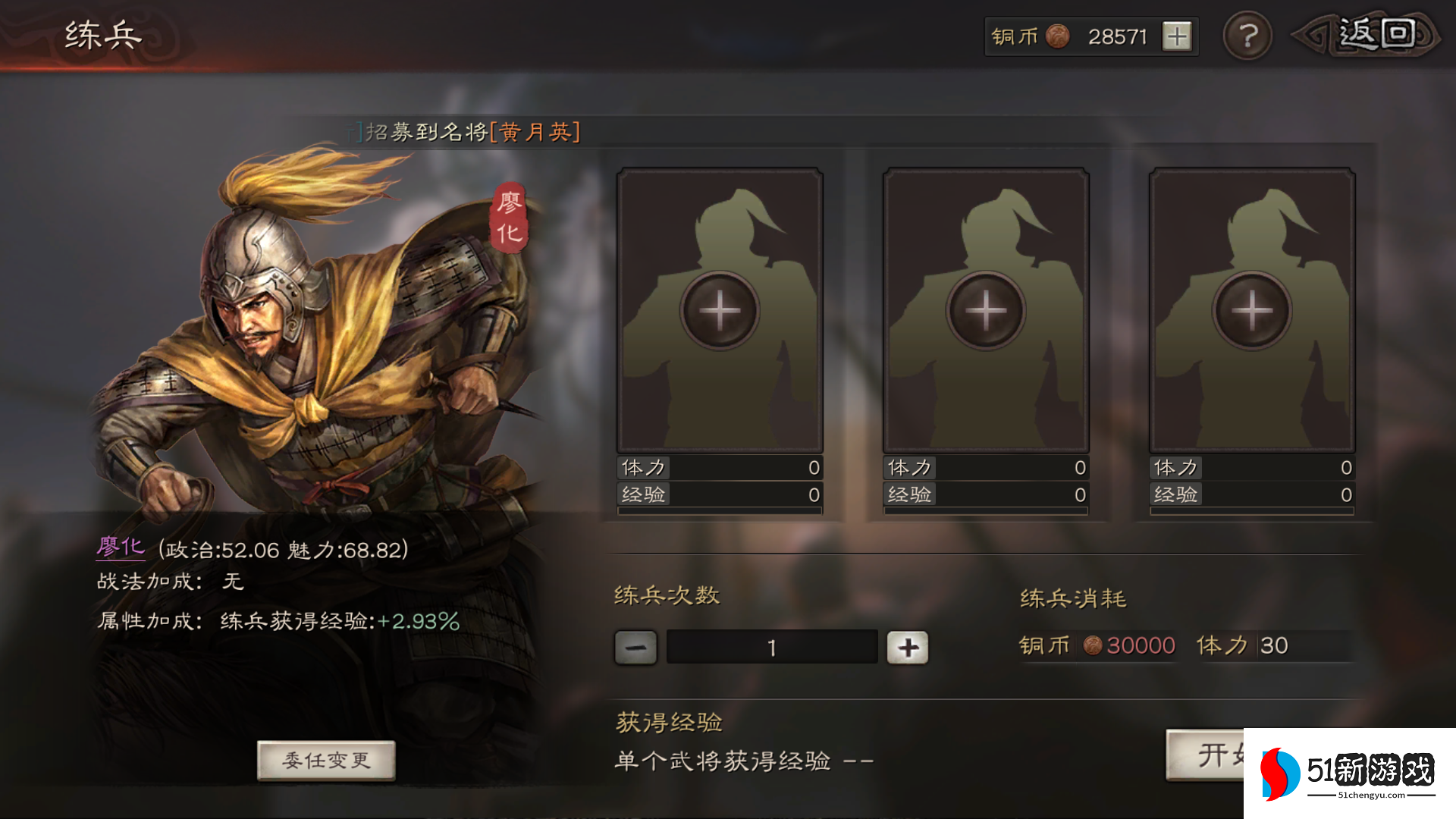
Task: Tap the plus icon next to copper coins
Action: tap(1175, 35)
